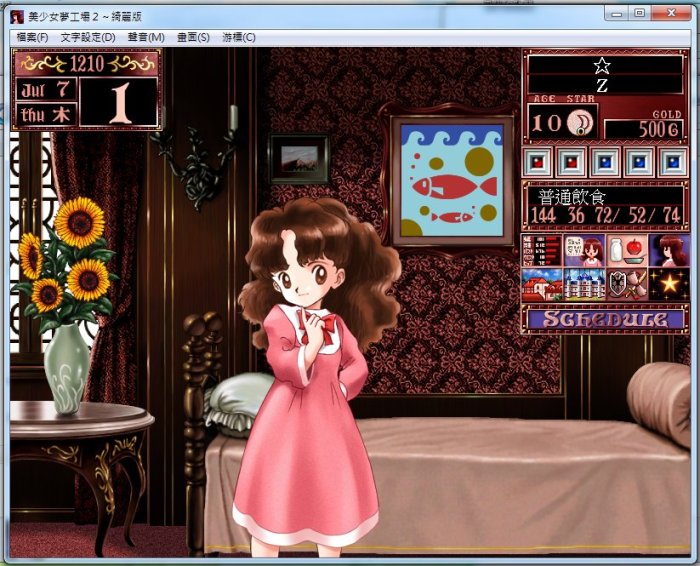Open the 遊標(C) cursor menu
Image resolution: width=700 pixels, height=566 pixels.
coord(239,37)
